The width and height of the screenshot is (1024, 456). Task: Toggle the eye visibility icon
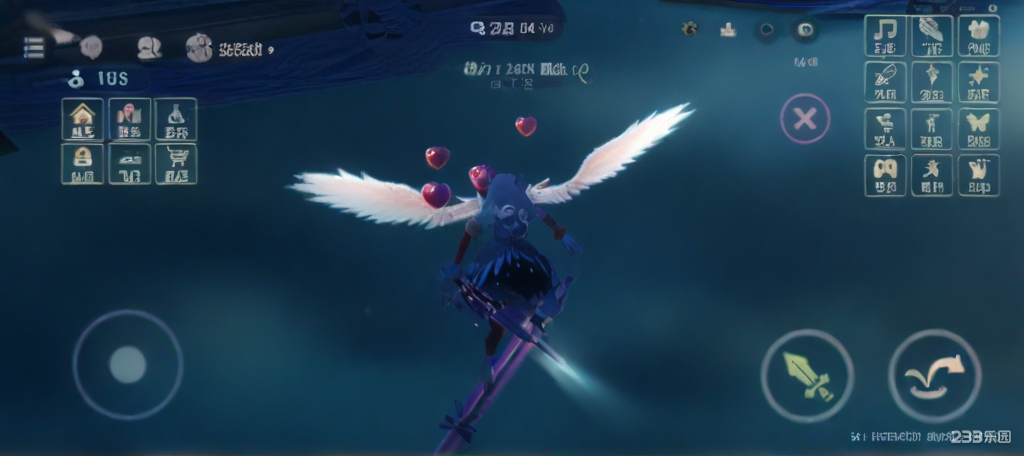(804, 29)
